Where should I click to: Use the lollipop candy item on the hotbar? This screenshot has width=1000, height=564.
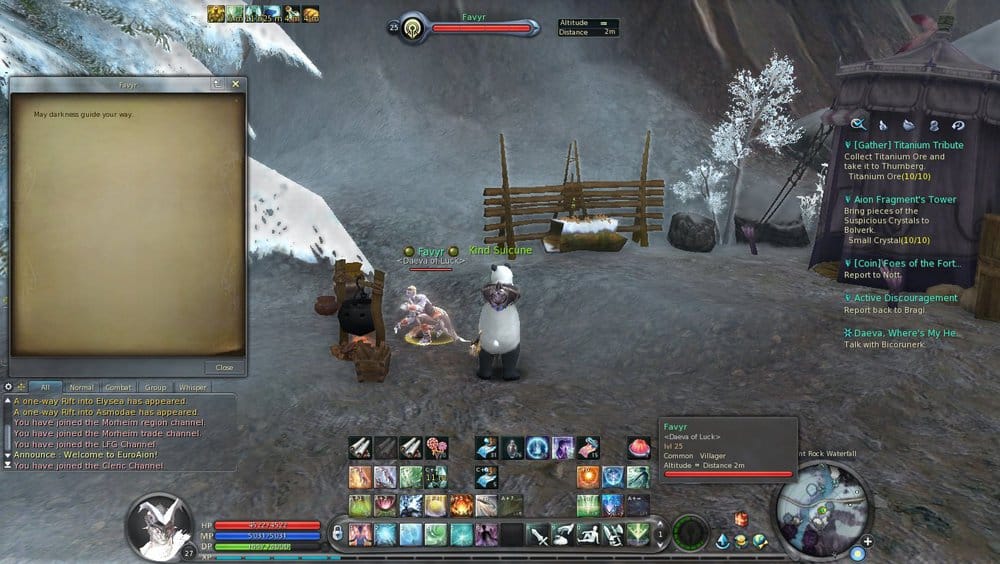[x=436, y=448]
